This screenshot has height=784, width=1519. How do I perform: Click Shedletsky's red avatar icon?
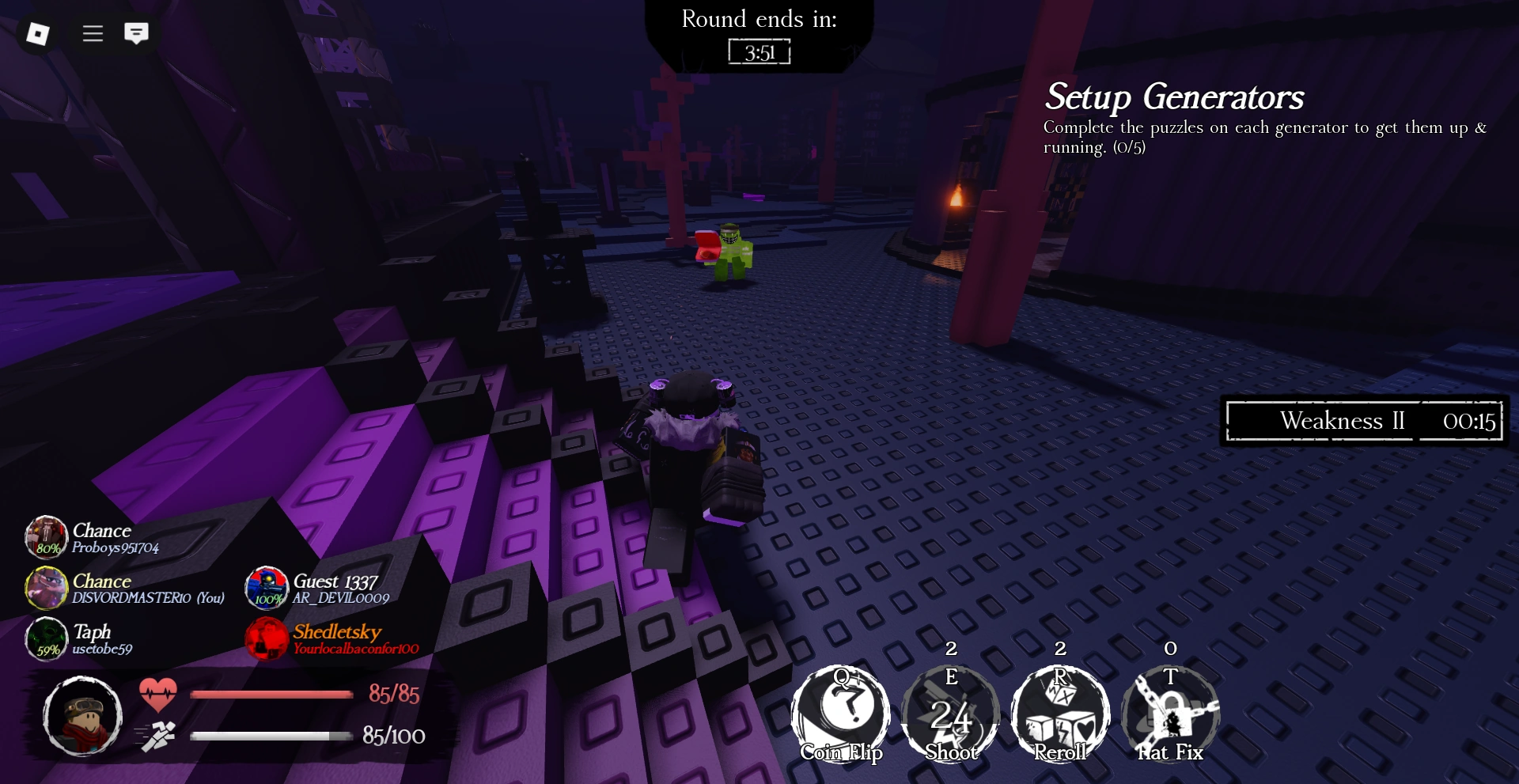click(x=265, y=638)
